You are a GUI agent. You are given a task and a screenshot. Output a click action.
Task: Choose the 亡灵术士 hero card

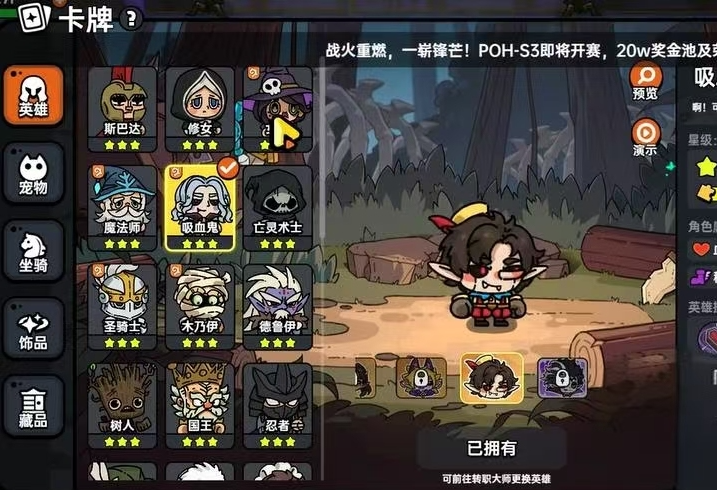[x=277, y=206]
